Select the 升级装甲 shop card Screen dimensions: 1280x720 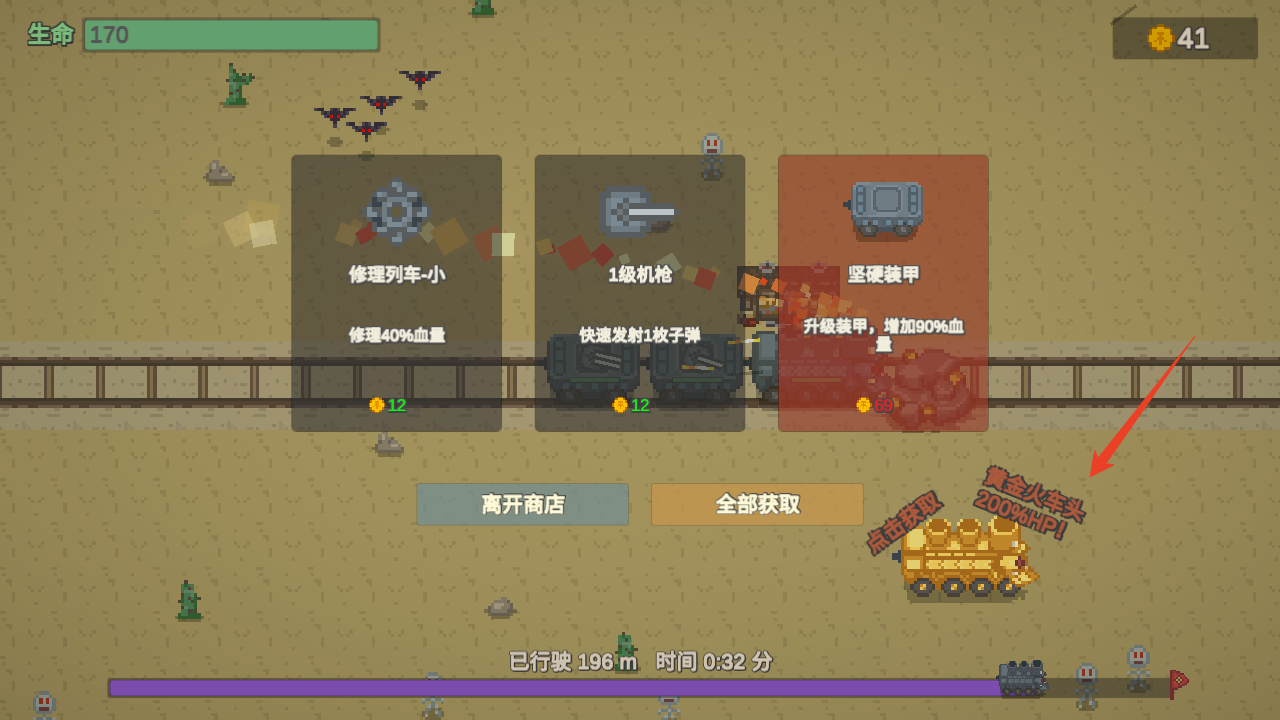pyautogui.click(x=883, y=293)
